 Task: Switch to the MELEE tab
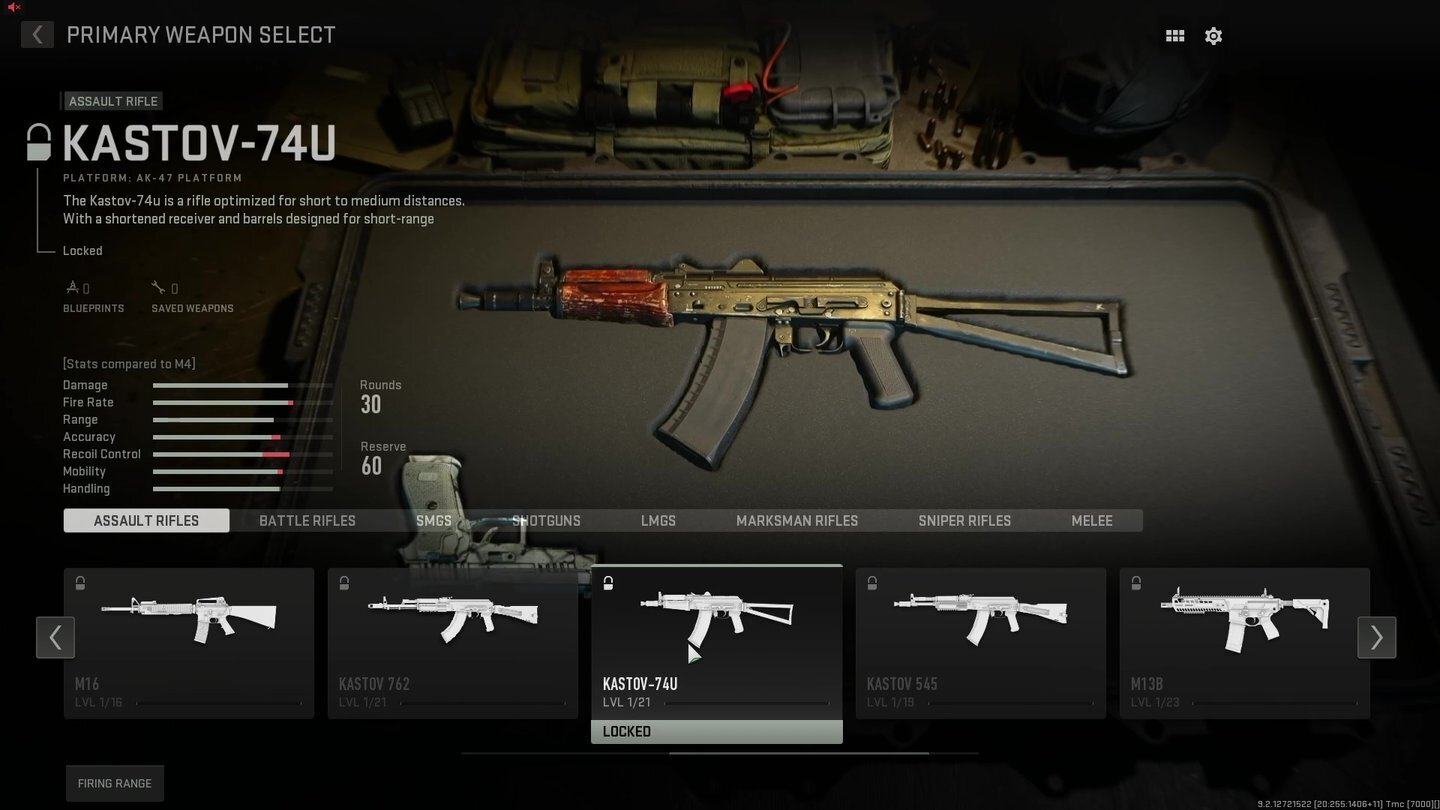[x=1091, y=520]
